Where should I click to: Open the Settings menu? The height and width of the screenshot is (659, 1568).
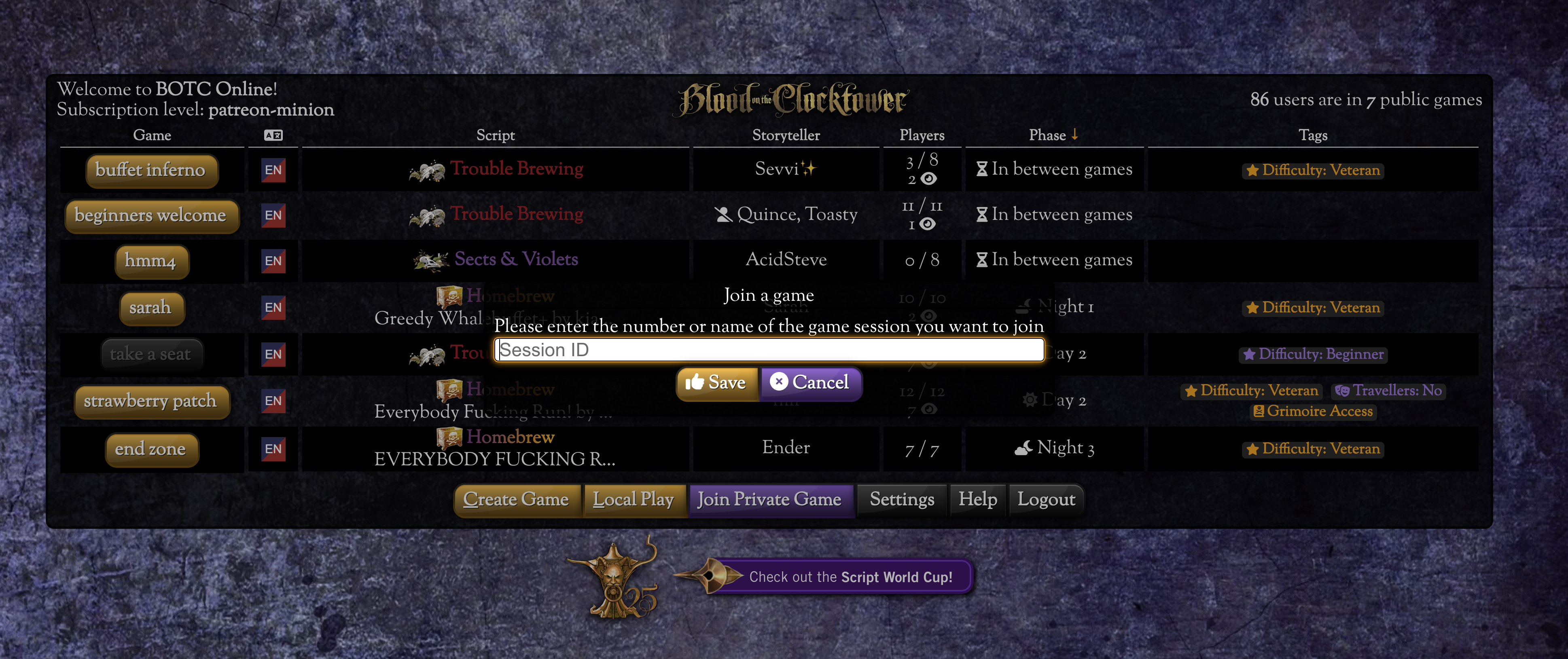click(901, 500)
